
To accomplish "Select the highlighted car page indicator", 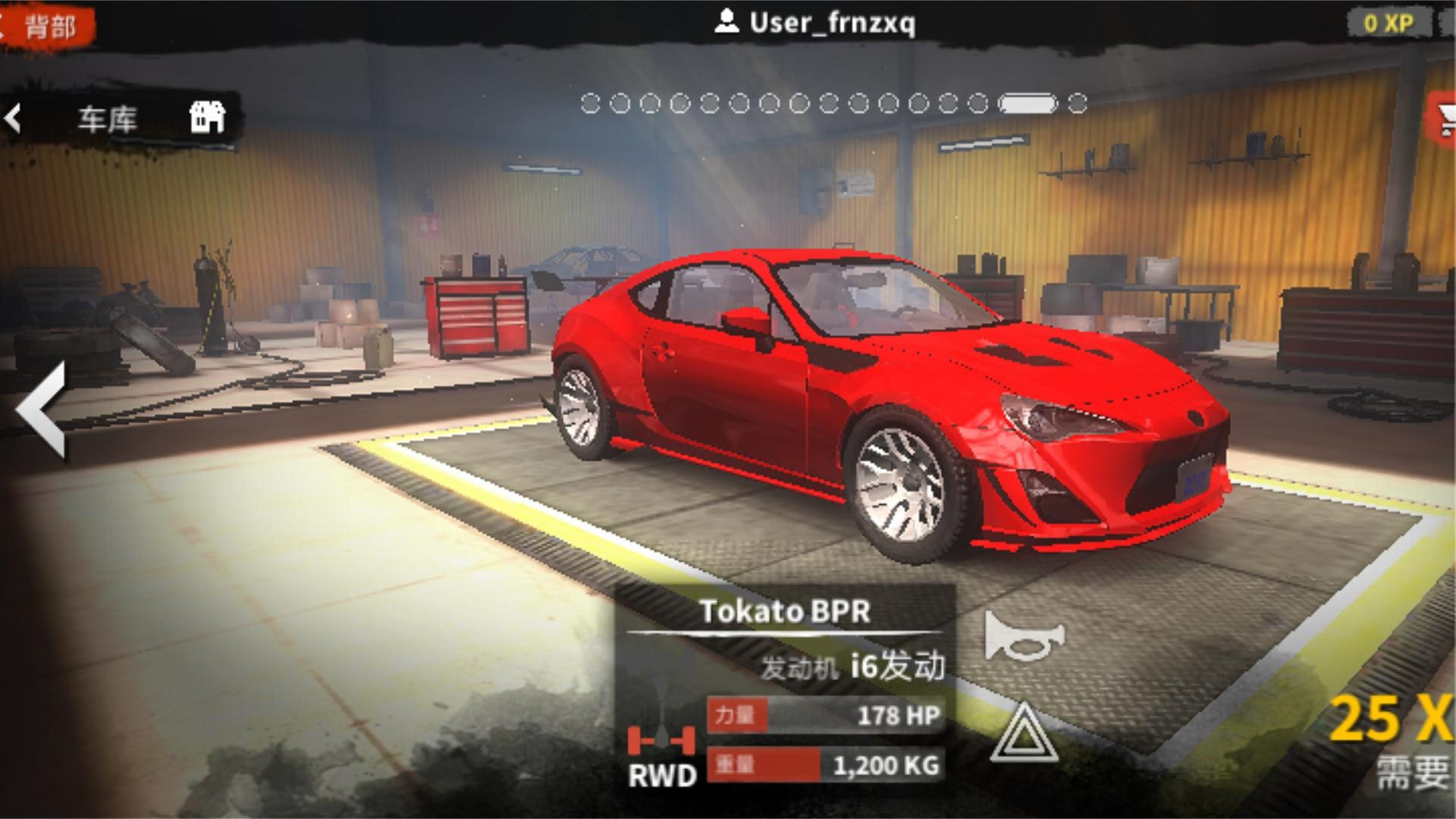I will [1027, 103].
